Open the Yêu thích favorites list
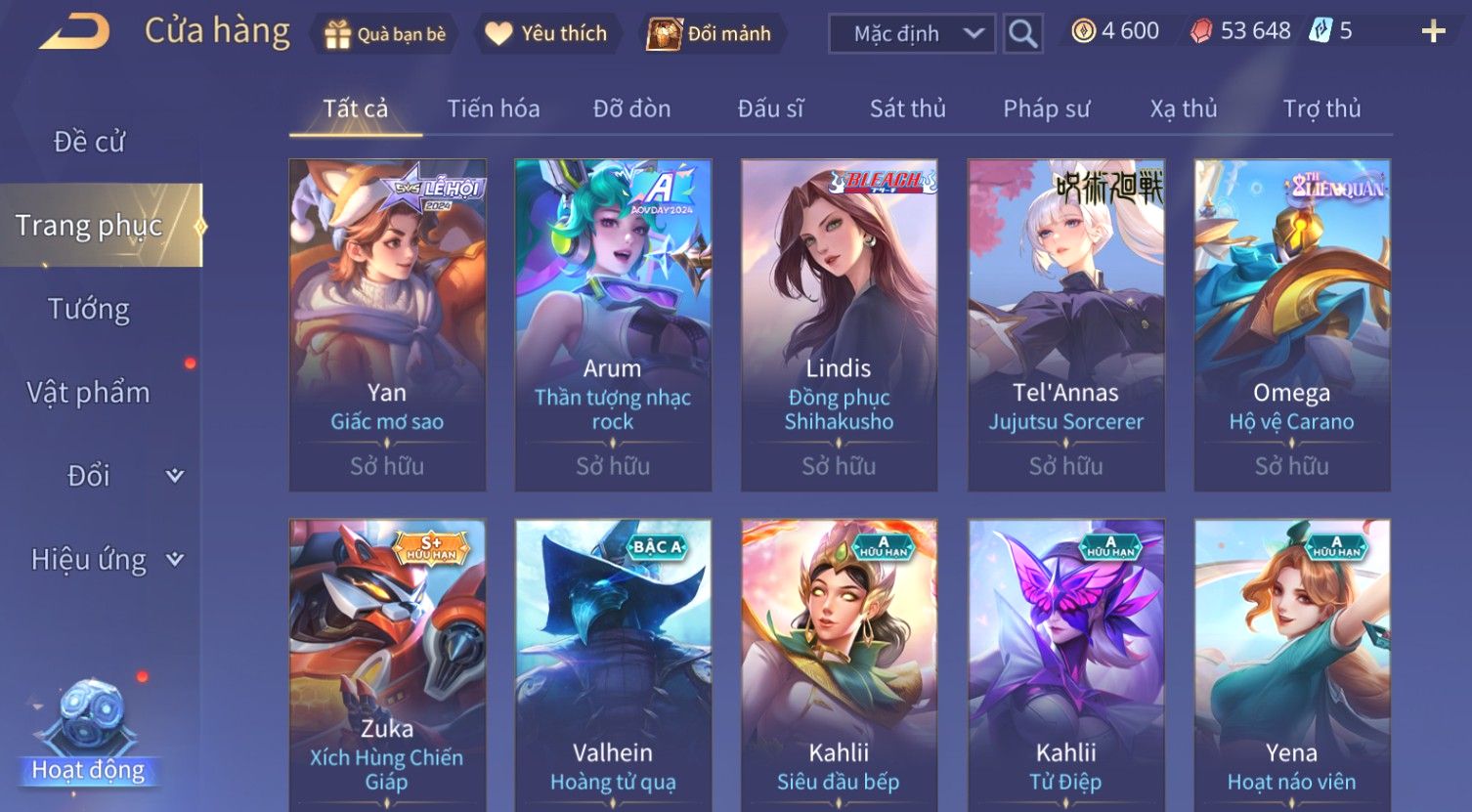This screenshot has height=812, width=1472. 547,34
